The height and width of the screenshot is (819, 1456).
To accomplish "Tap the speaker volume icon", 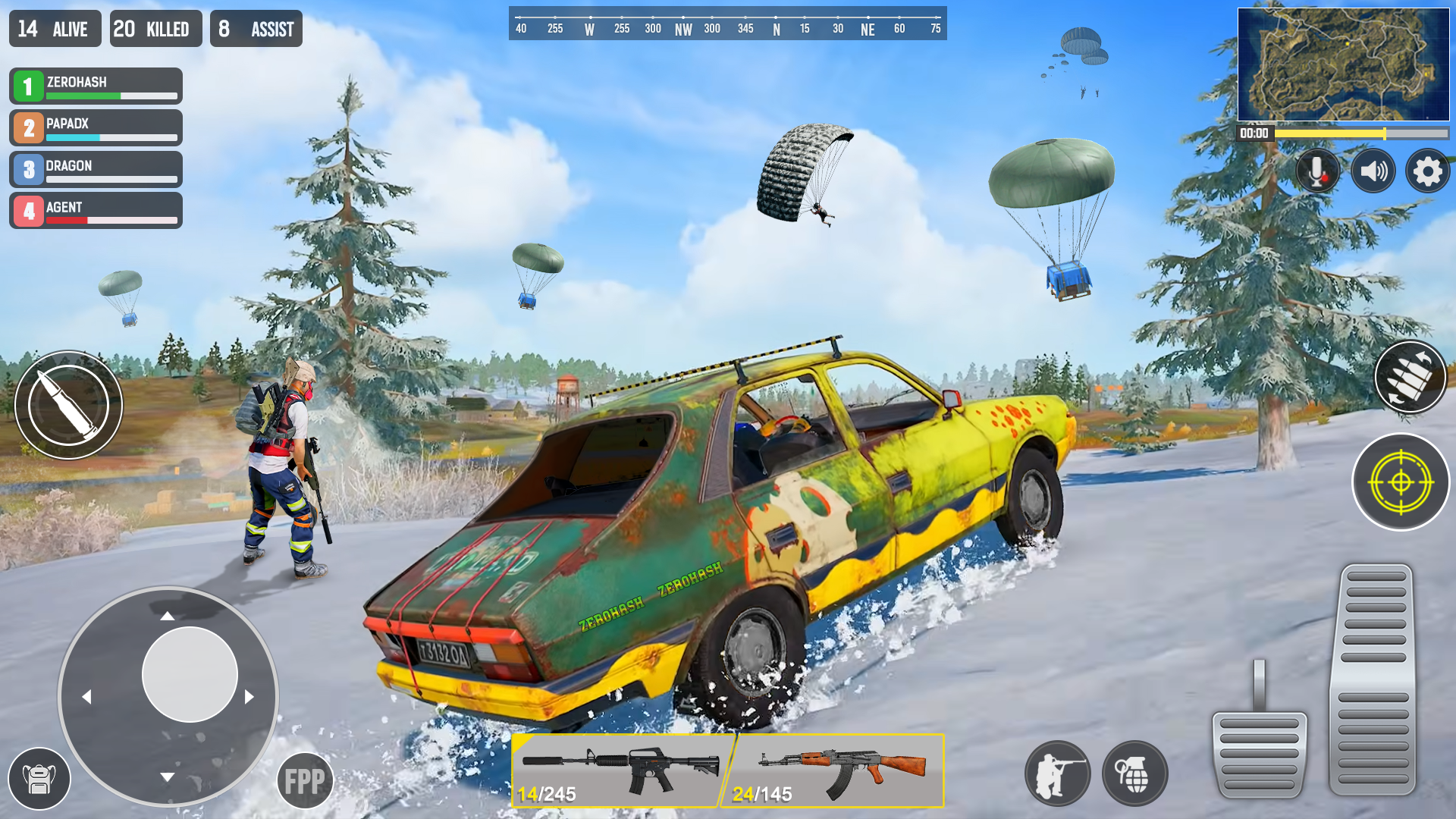I will pos(1373,171).
